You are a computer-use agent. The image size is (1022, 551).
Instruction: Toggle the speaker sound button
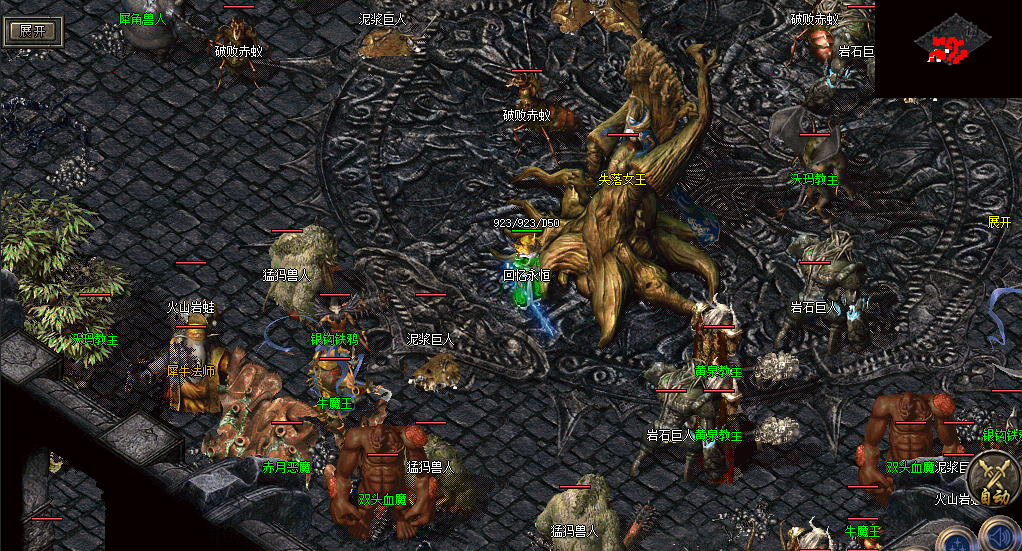(1001, 534)
